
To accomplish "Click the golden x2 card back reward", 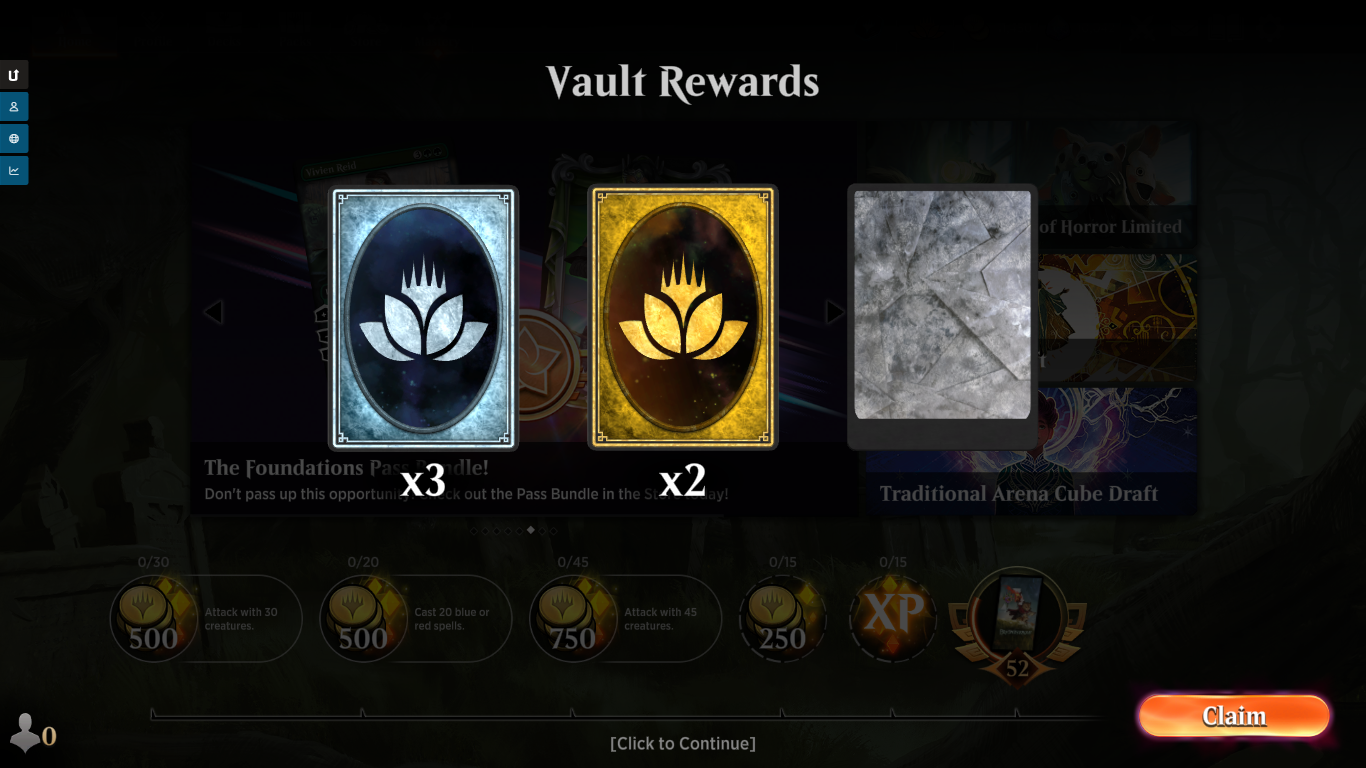I will coord(683,317).
